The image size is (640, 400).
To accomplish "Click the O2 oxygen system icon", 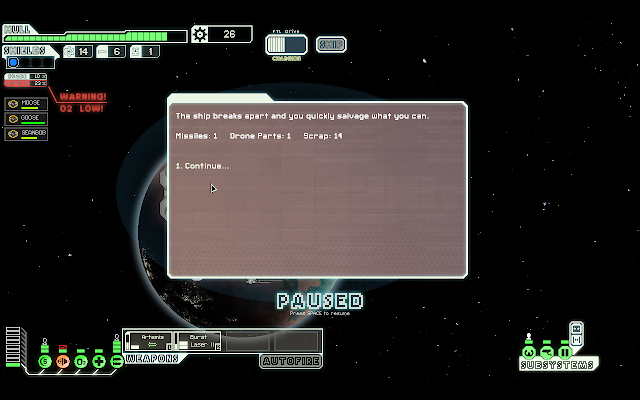I will click(x=81, y=360).
